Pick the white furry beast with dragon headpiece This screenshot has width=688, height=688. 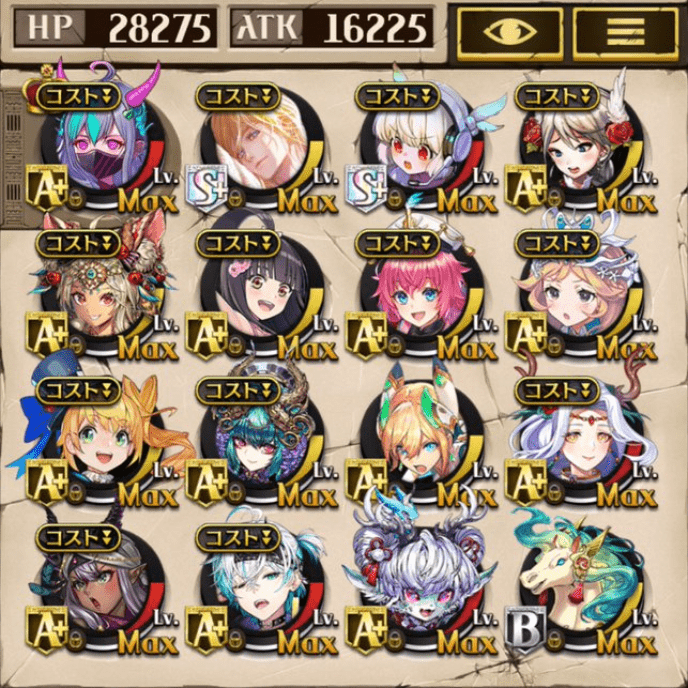420,588
